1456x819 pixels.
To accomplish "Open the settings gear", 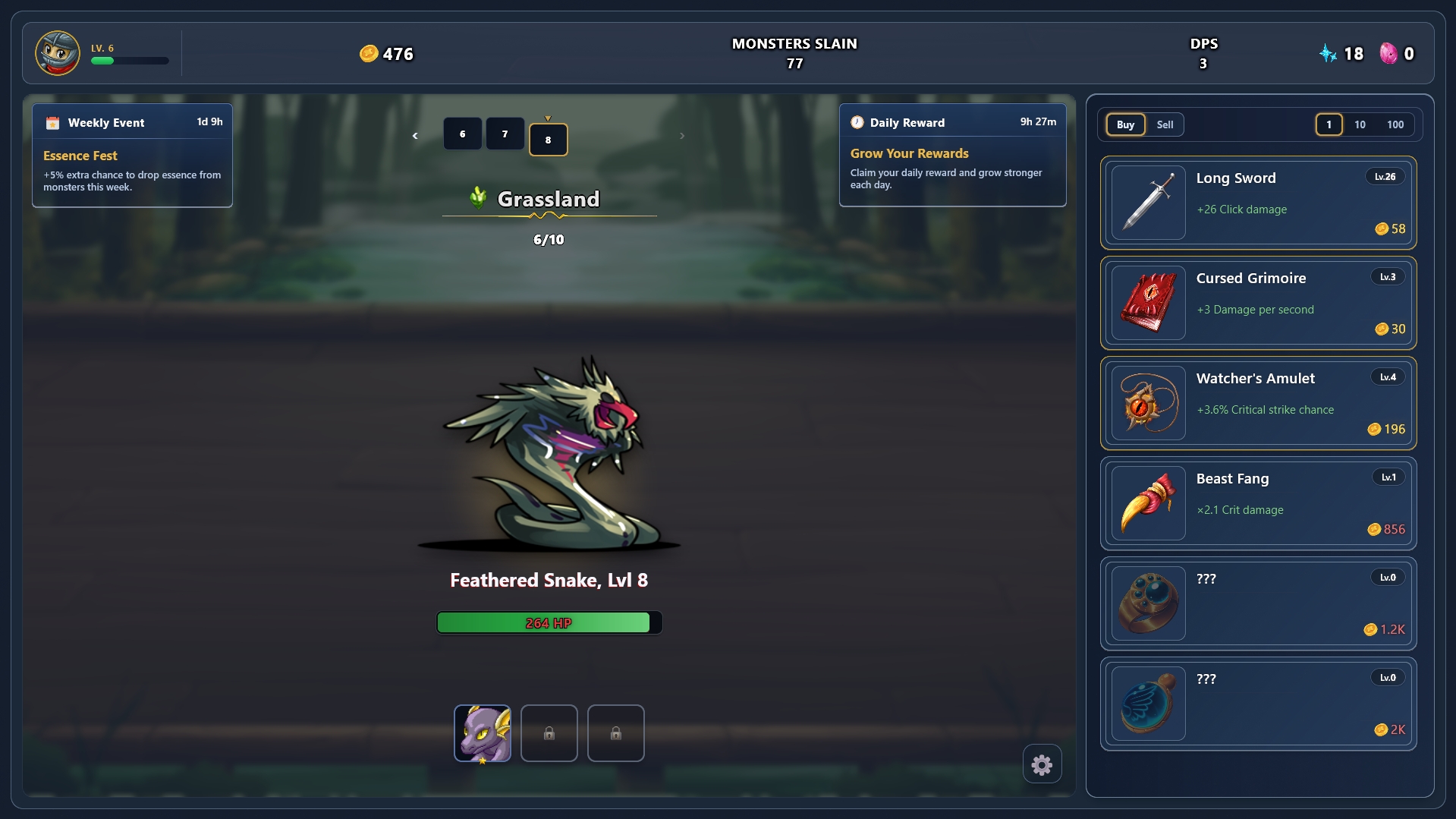I will tap(1042, 764).
